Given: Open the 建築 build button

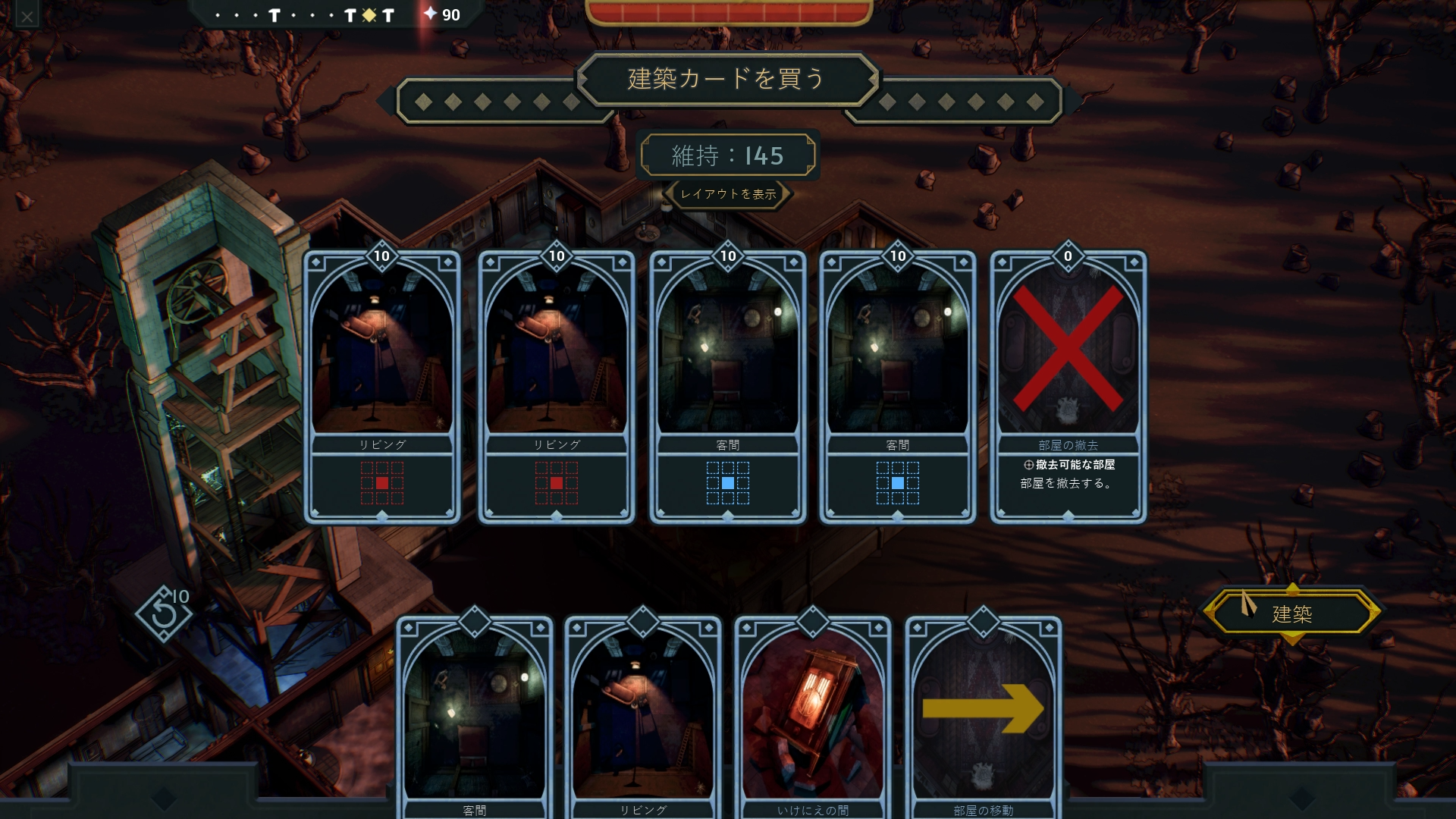Looking at the screenshot, I should click(1292, 614).
